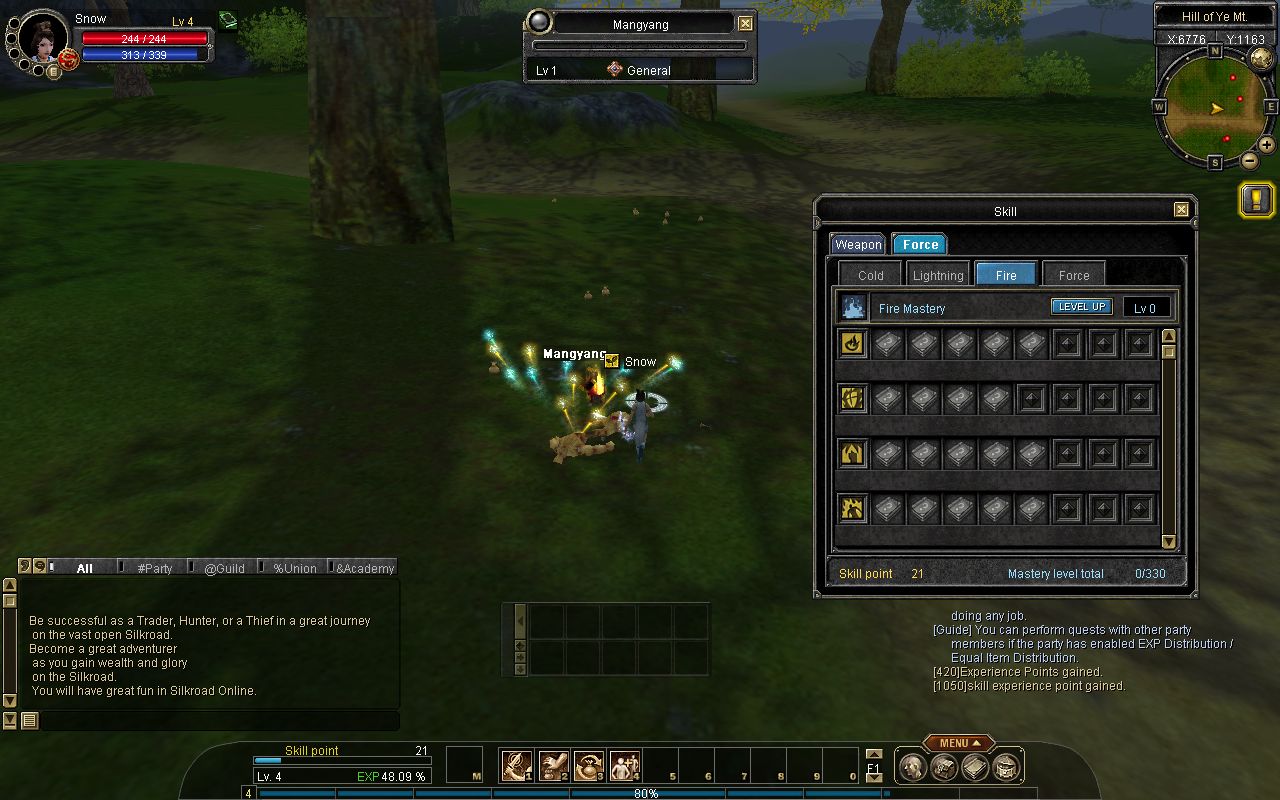This screenshot has width=1280, height=800.
Task: Close the Mangyang target window
Action: pos(745,23)
